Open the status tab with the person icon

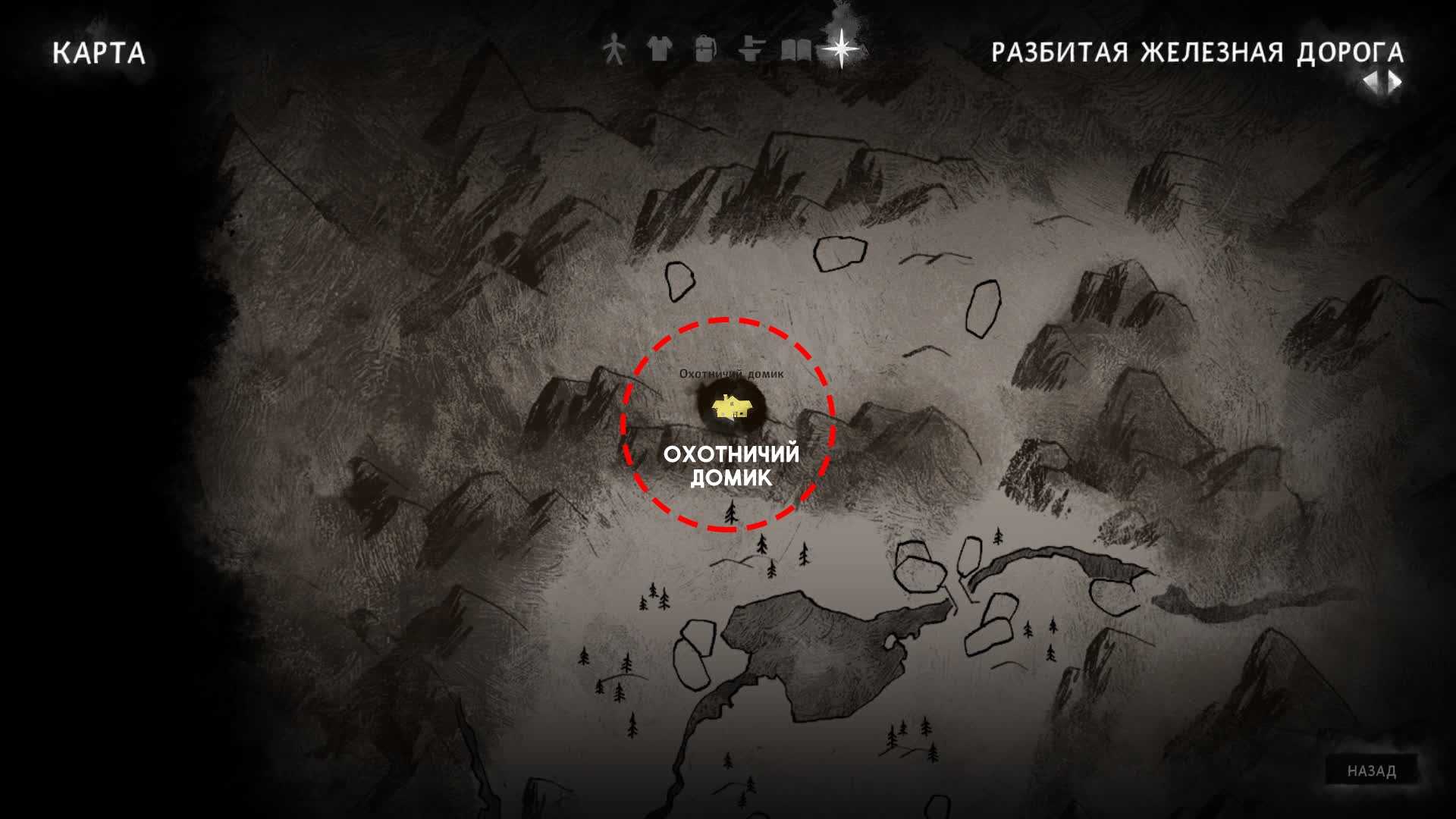point(613,50)
